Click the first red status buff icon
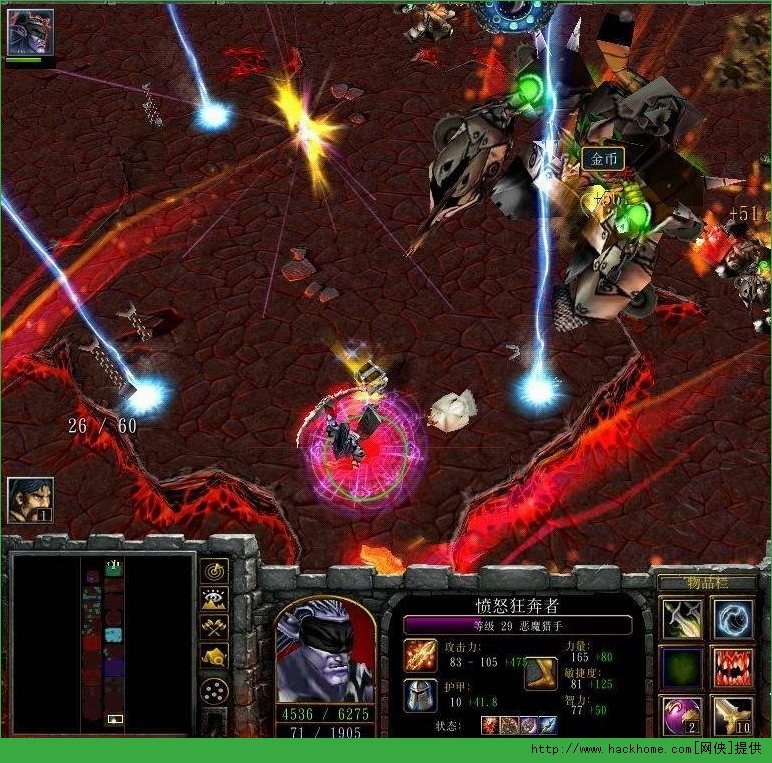The height and width of the screenshot is (763, 772). tap(490, 725)
